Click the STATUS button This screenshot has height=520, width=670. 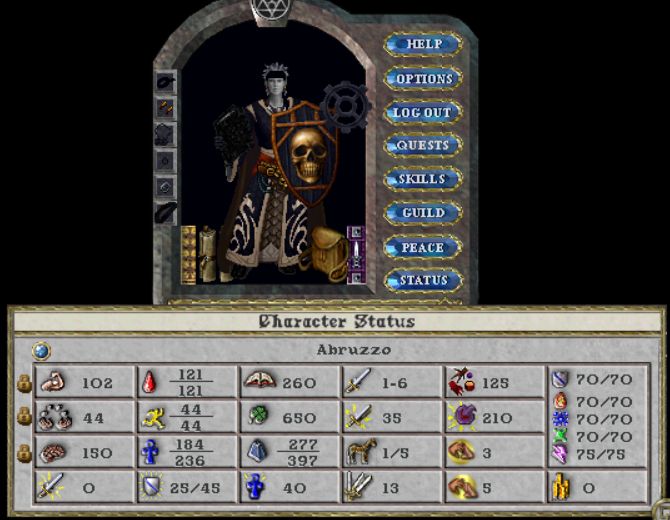[x=423, y=281]
